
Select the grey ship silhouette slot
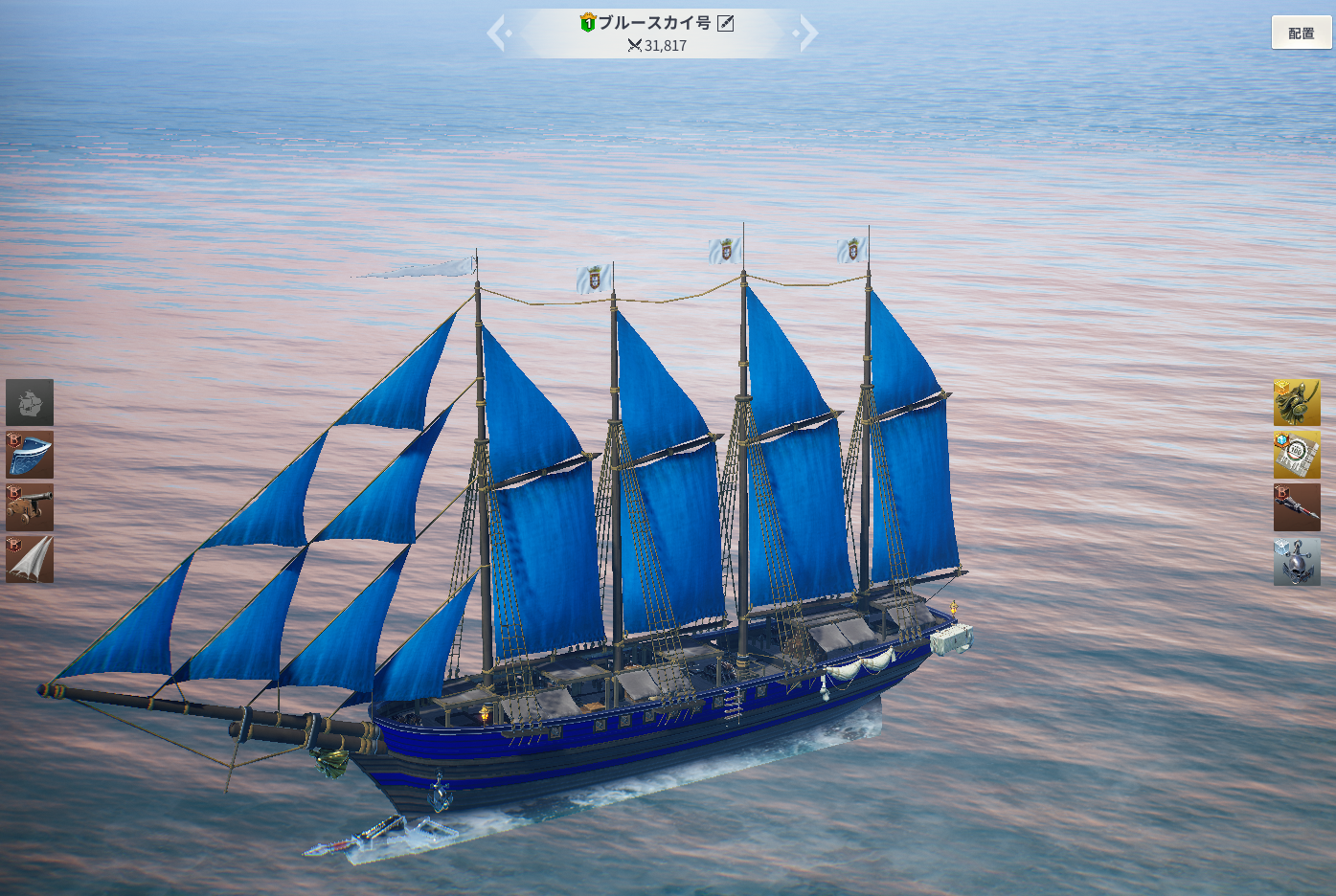(30, 402)
